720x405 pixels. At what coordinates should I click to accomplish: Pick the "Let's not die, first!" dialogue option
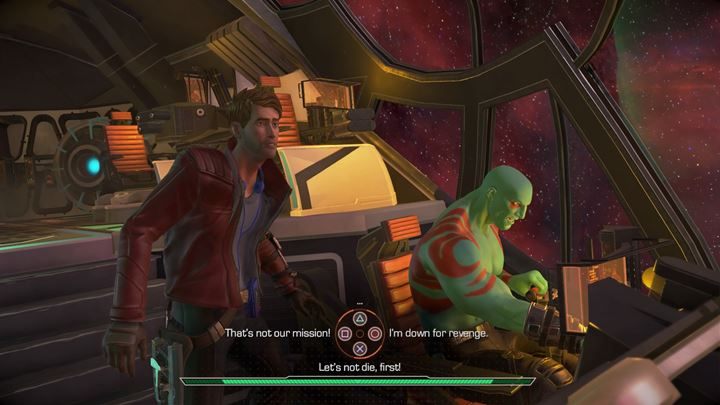point(358,368)
